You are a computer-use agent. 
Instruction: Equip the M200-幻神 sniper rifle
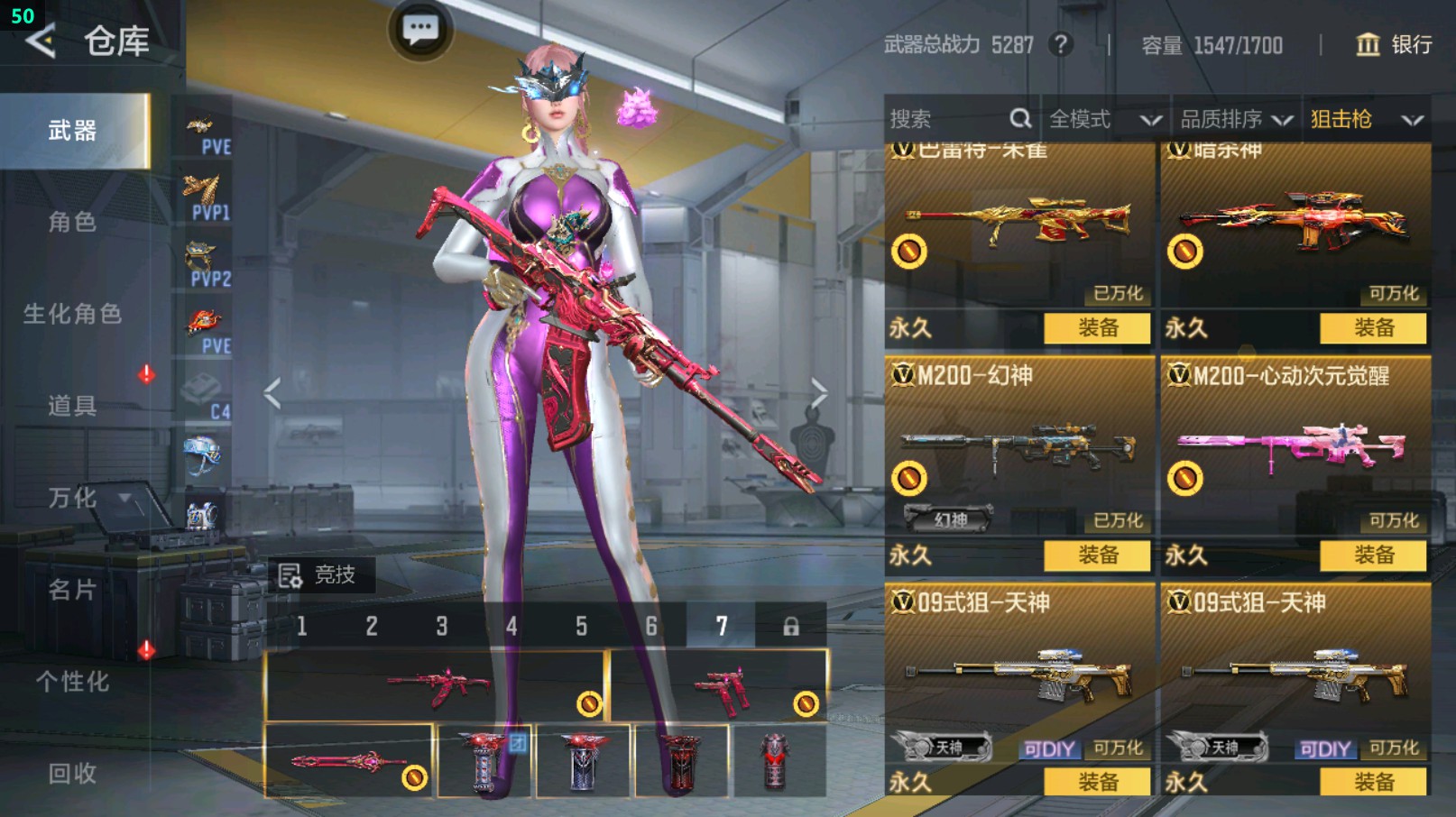1097,555
